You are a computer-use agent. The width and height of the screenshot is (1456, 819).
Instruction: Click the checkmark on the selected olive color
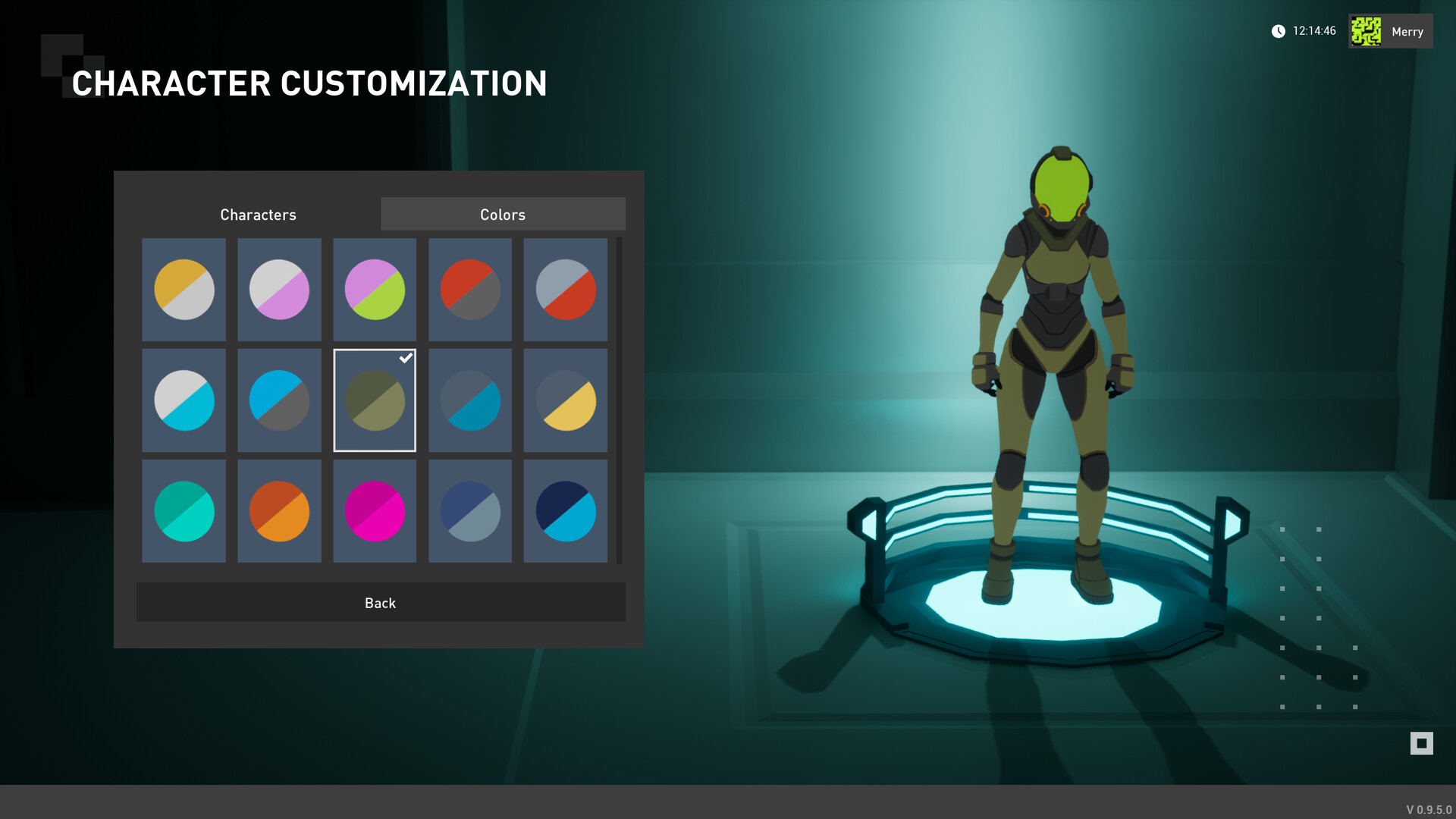406,358
